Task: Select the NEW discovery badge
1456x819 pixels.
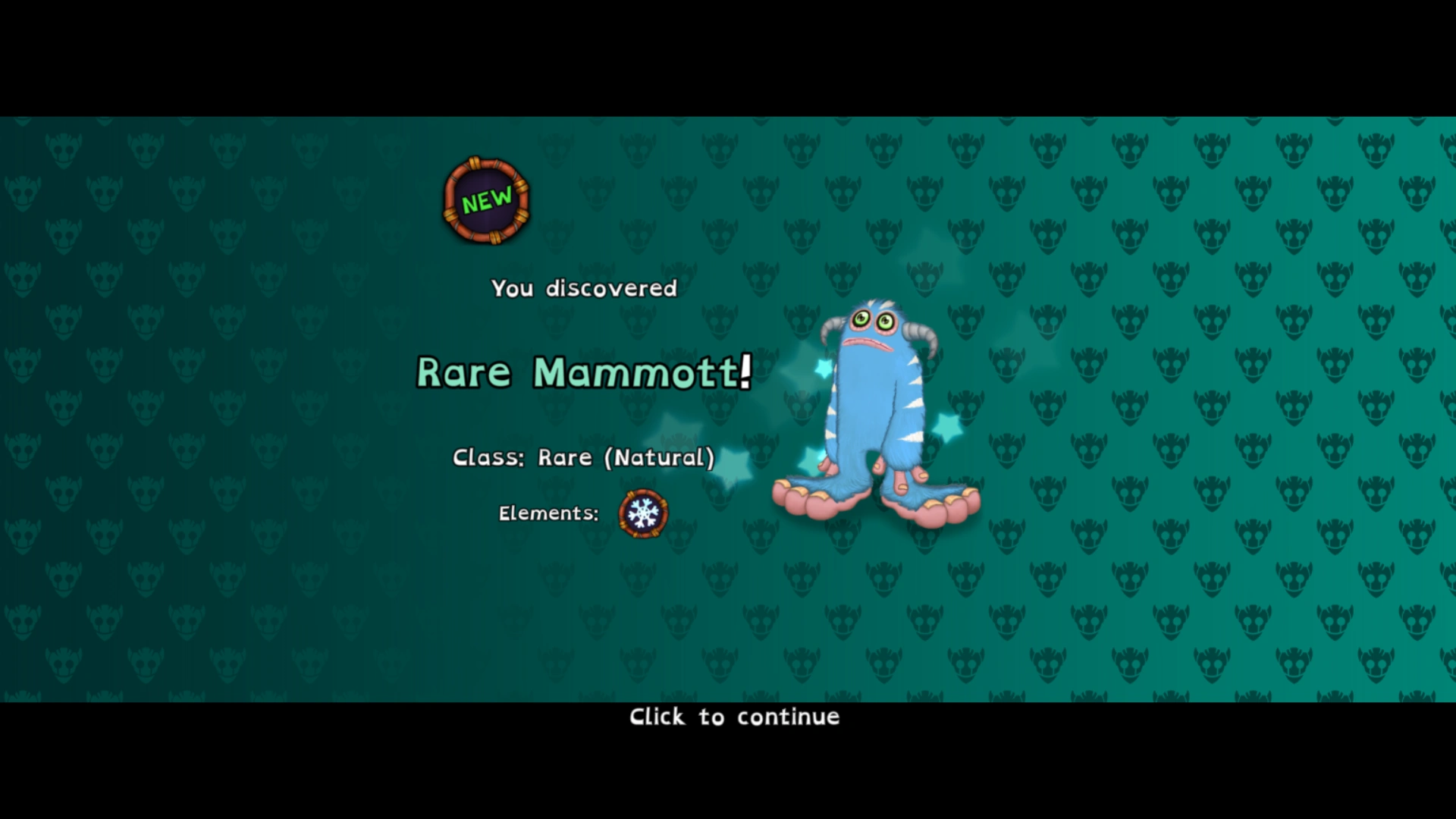Action: 485,200
